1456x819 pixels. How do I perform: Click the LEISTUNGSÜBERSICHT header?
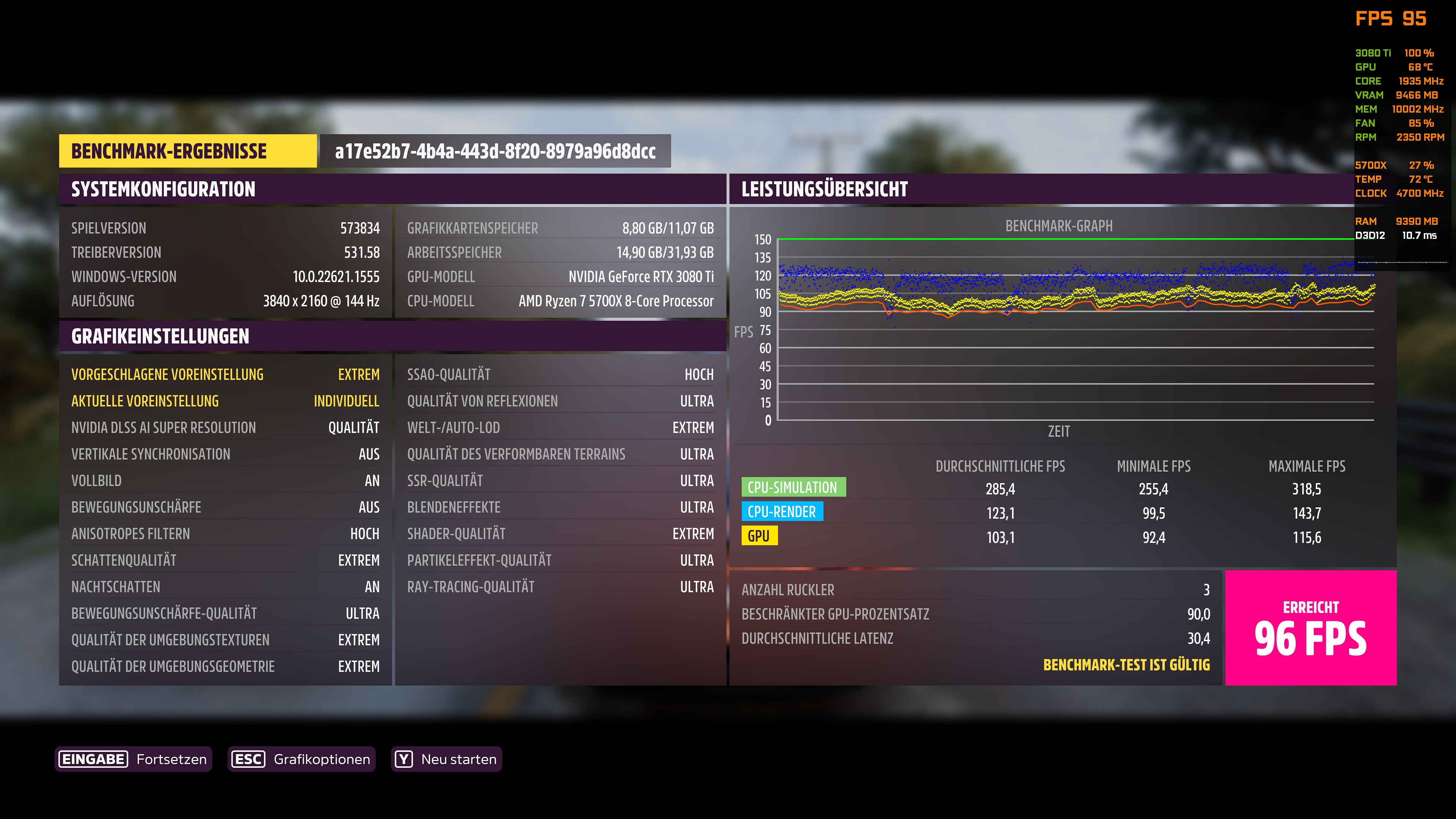click(825, 189)
